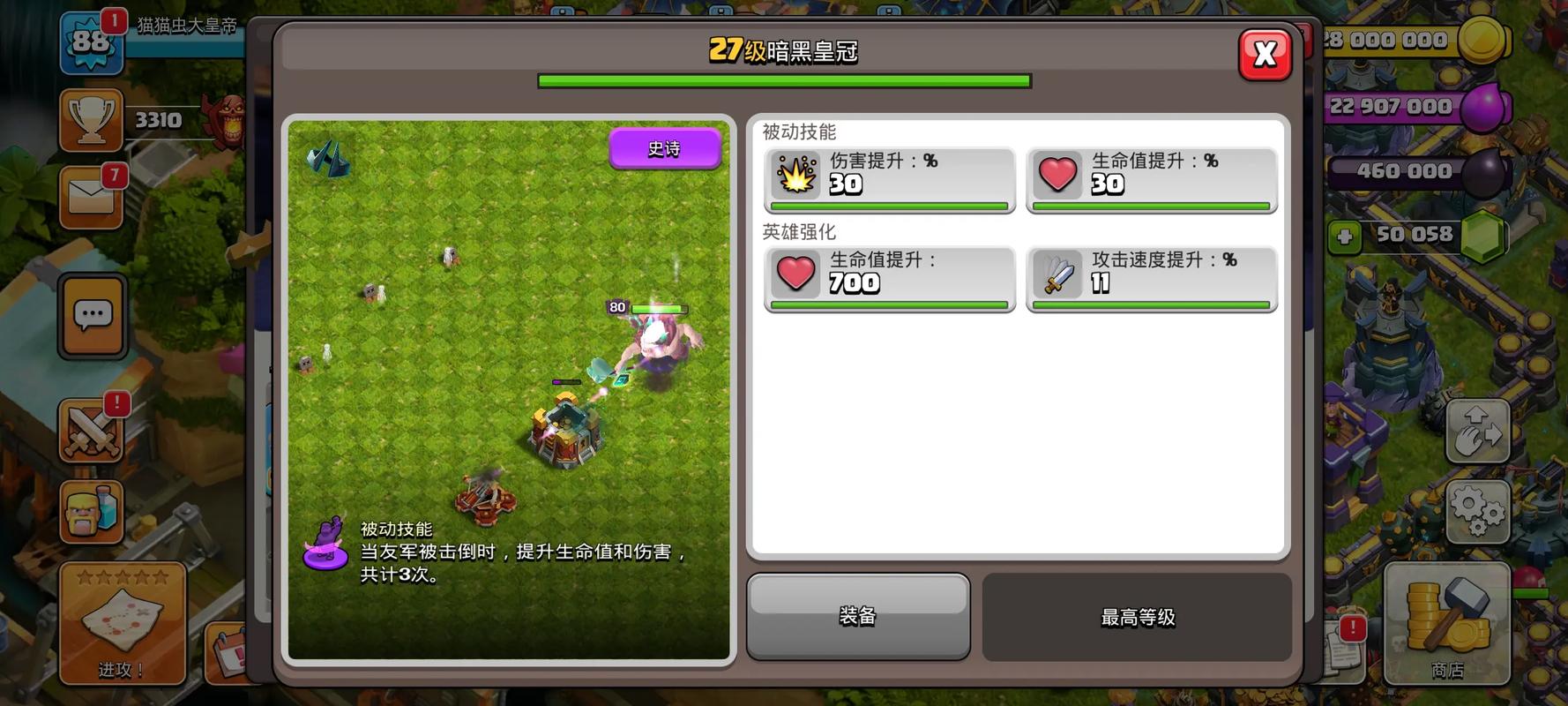Open the settings gear menu
Image resolution: width=1568 pixels, height=706 pixels.
point(1478,510)
